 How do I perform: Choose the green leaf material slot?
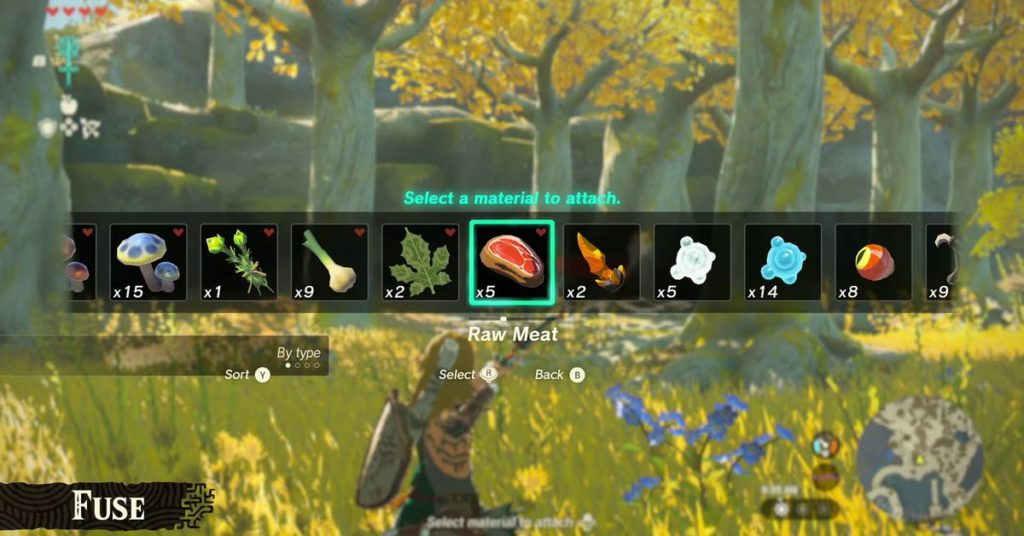coord(421,262)
